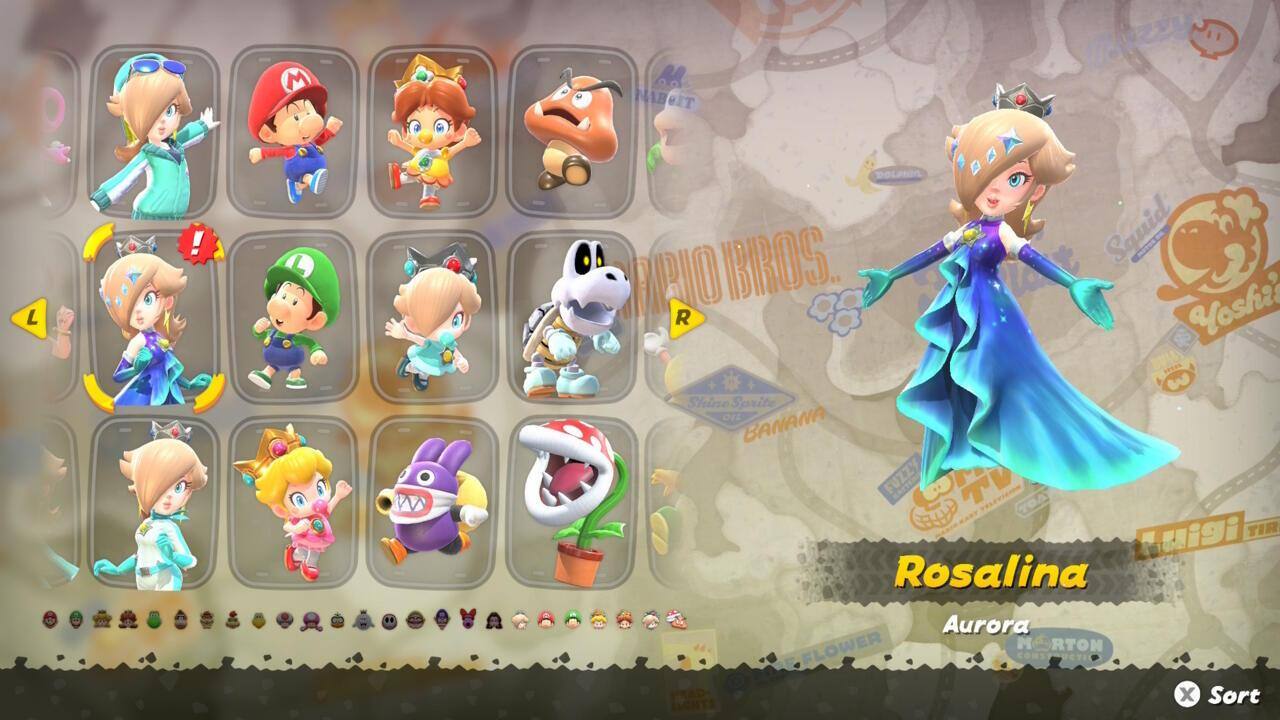Screen dimensions: 1280x720
Task: Select Rosalina in teal jacket with sunglasses
Action: tap(154, 132)
